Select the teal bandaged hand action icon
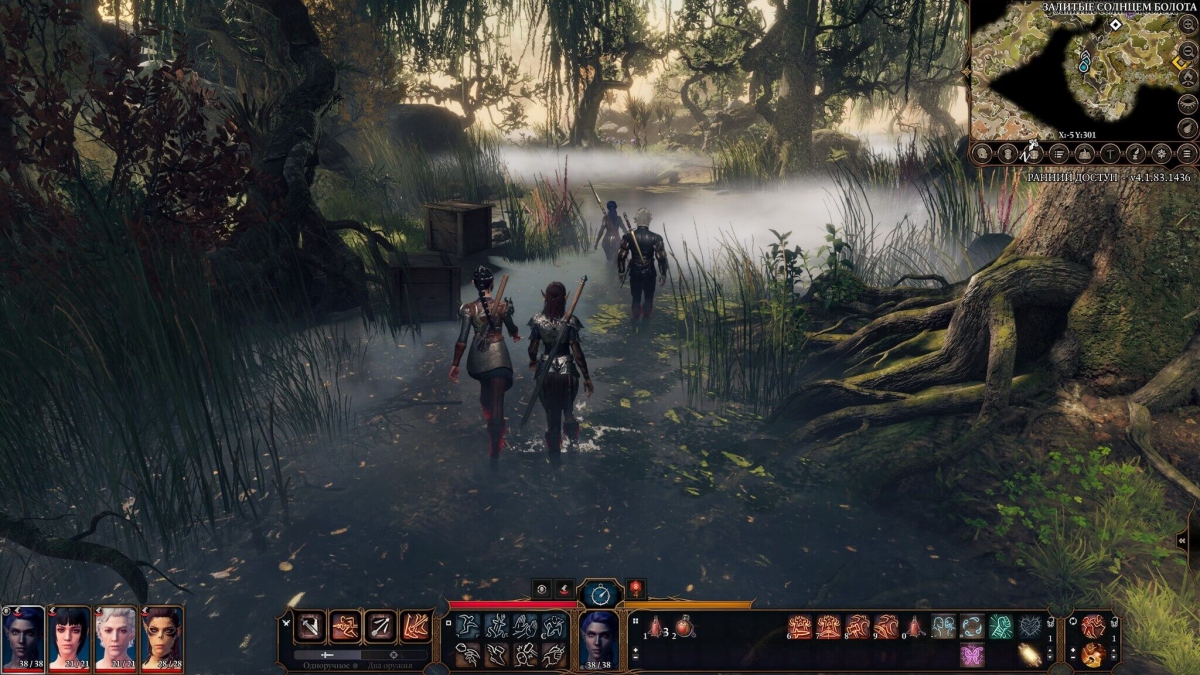 coord(1001,627)
